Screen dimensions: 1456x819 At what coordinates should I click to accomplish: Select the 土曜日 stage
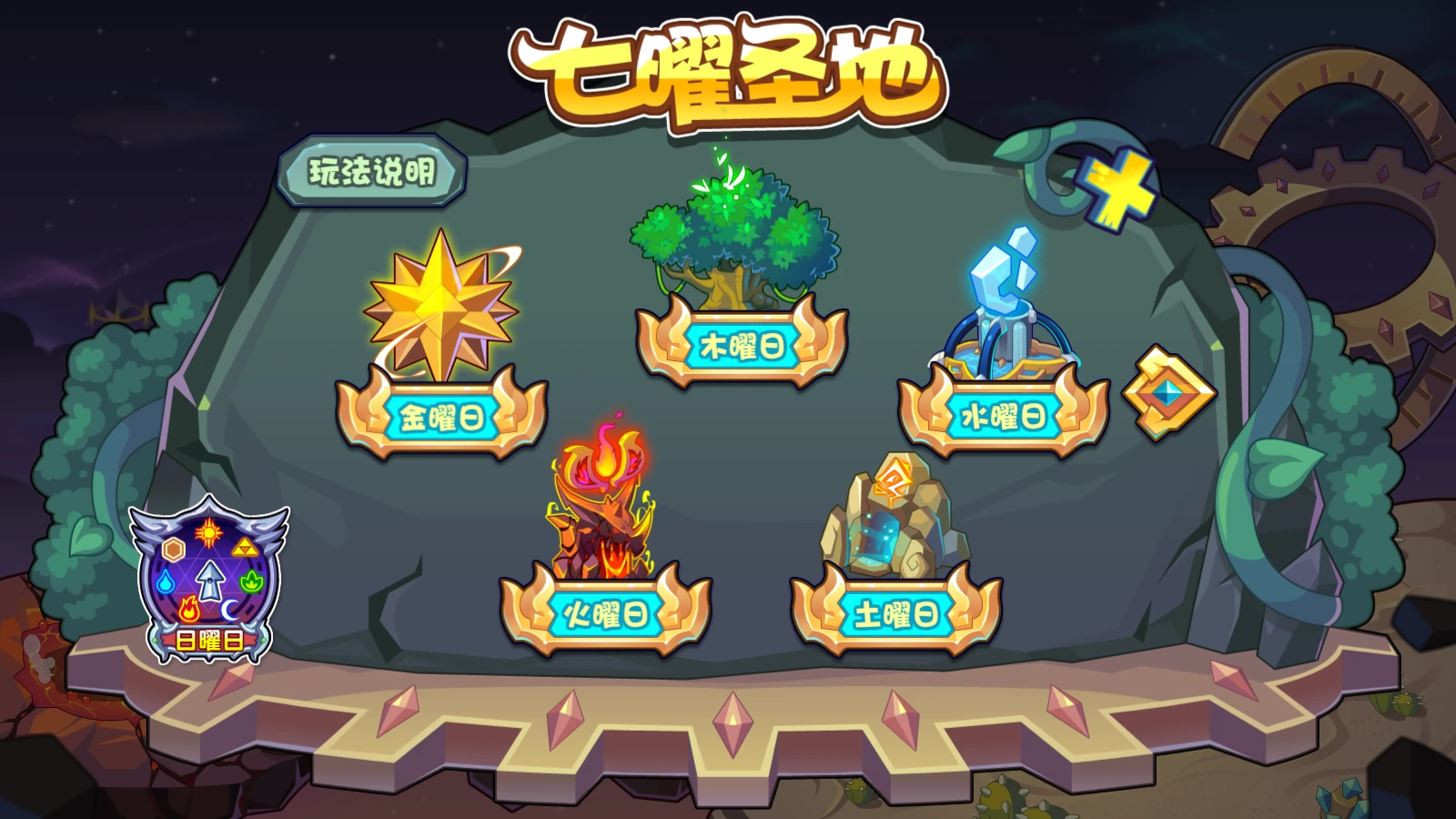[896, 612]
